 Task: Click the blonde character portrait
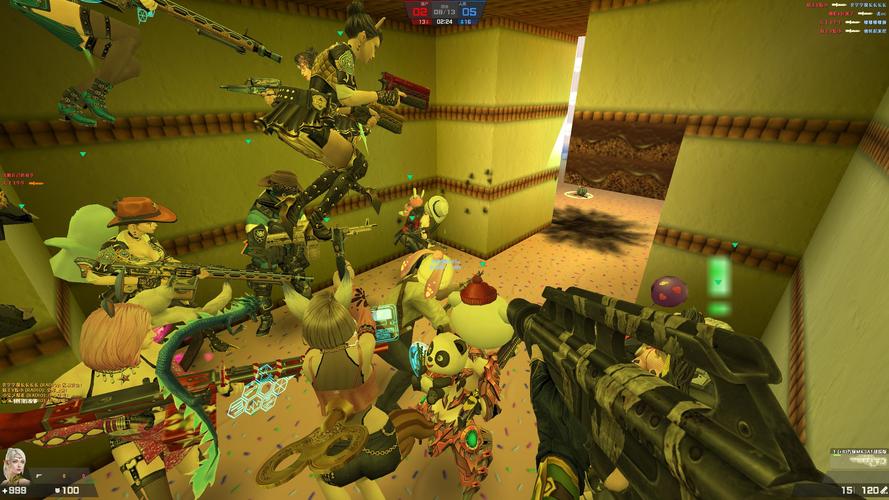pos(17,464)
